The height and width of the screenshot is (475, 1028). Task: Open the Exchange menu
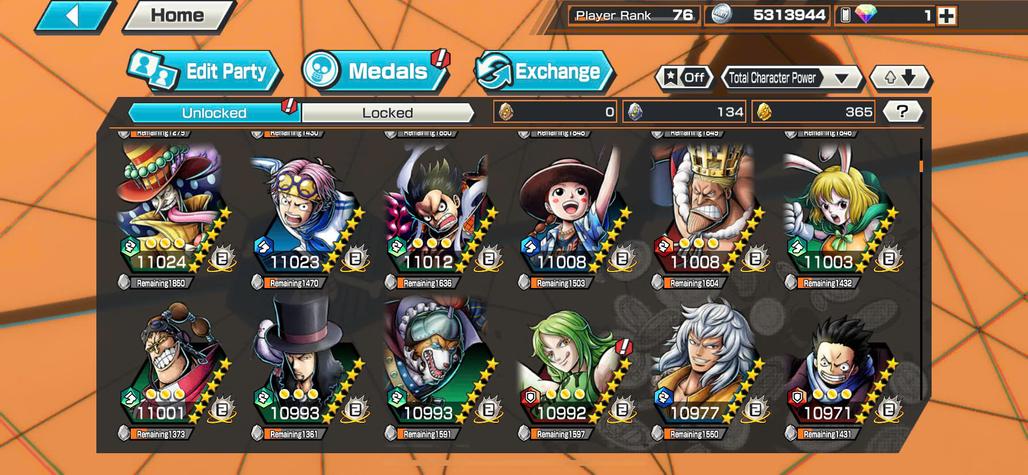pos(543,72)
